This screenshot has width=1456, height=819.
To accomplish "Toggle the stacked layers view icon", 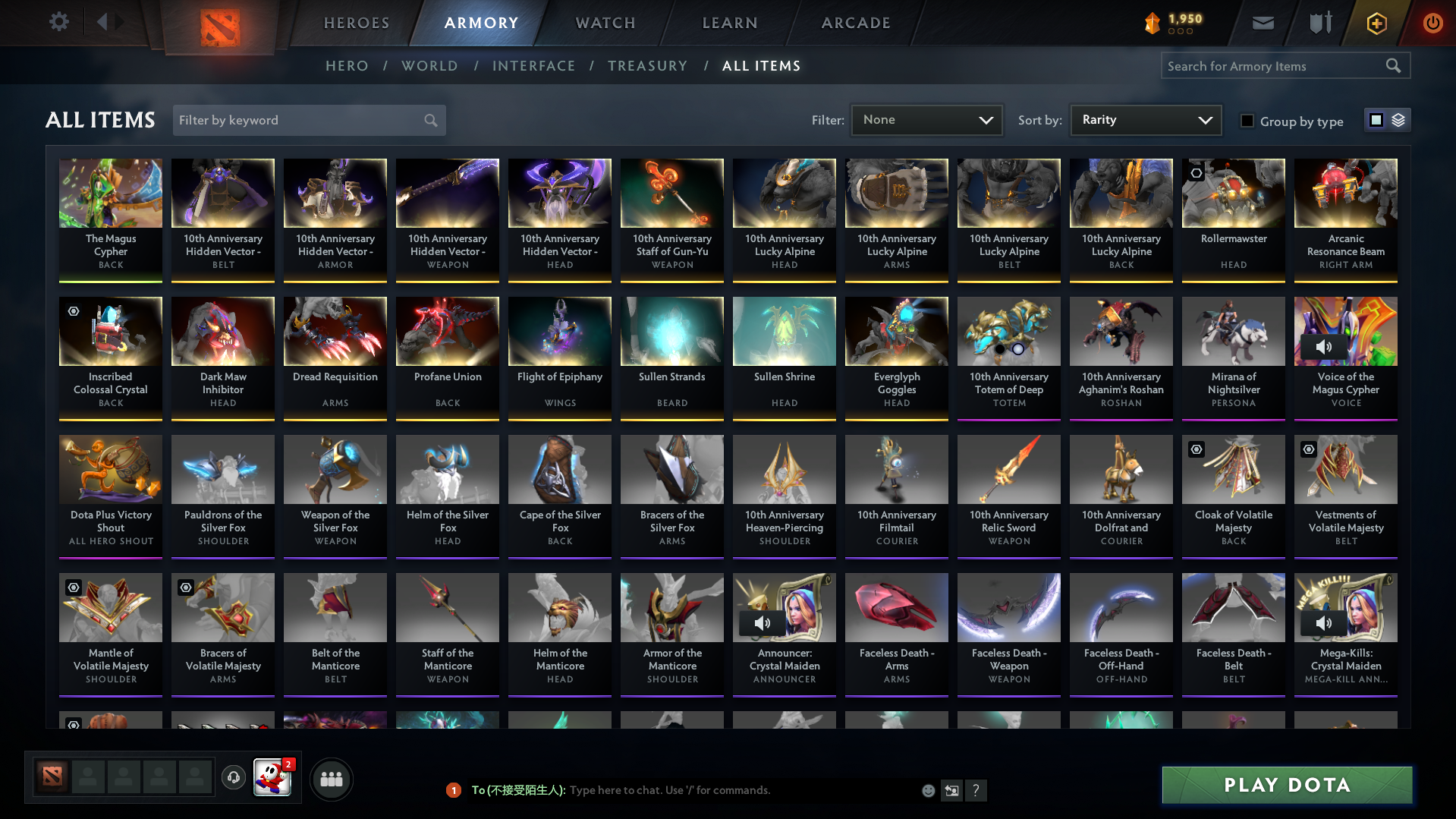I will click(x=1397, y=120).
